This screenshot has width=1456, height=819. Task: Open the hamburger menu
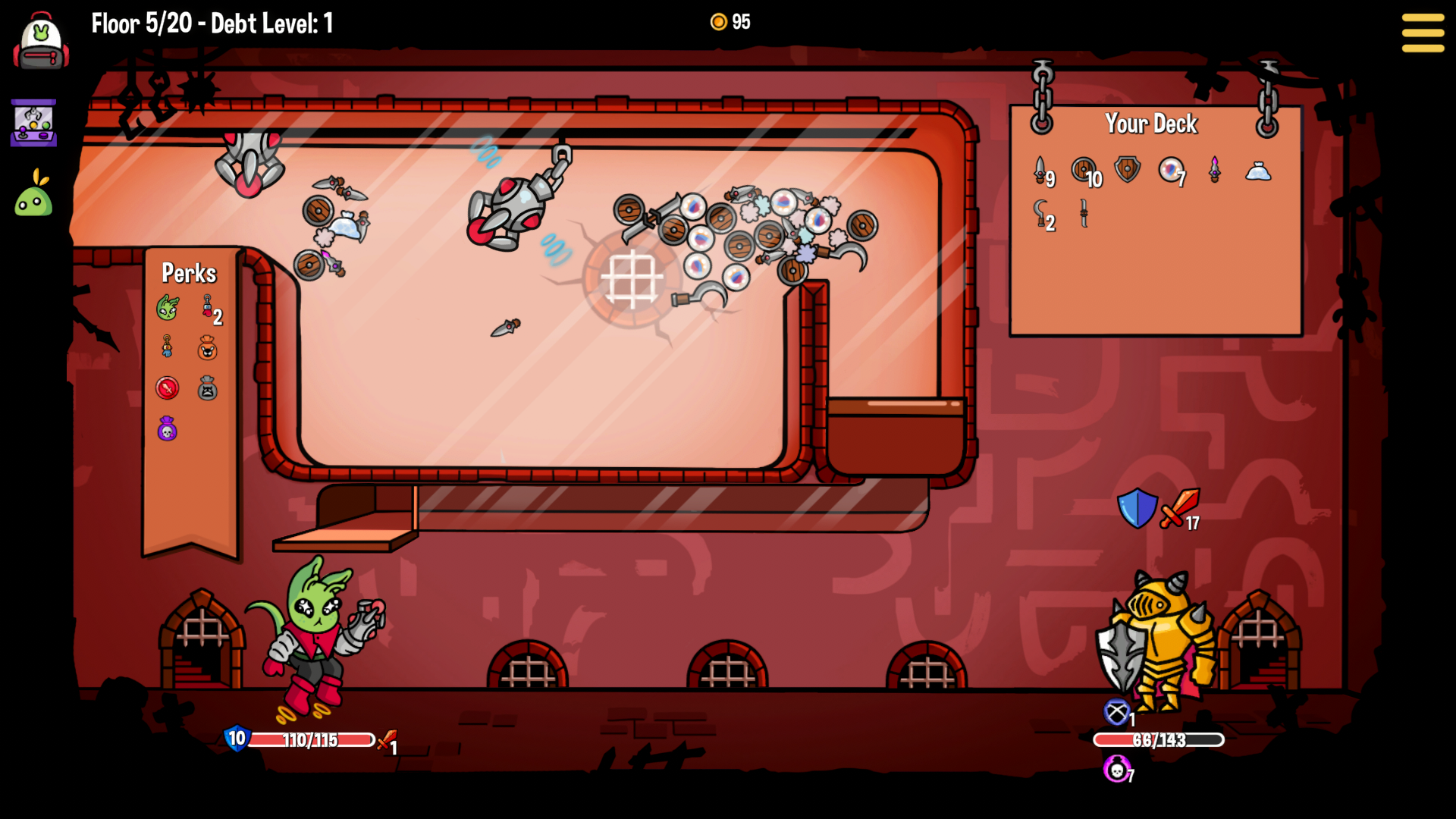[x=1423, y=33]
